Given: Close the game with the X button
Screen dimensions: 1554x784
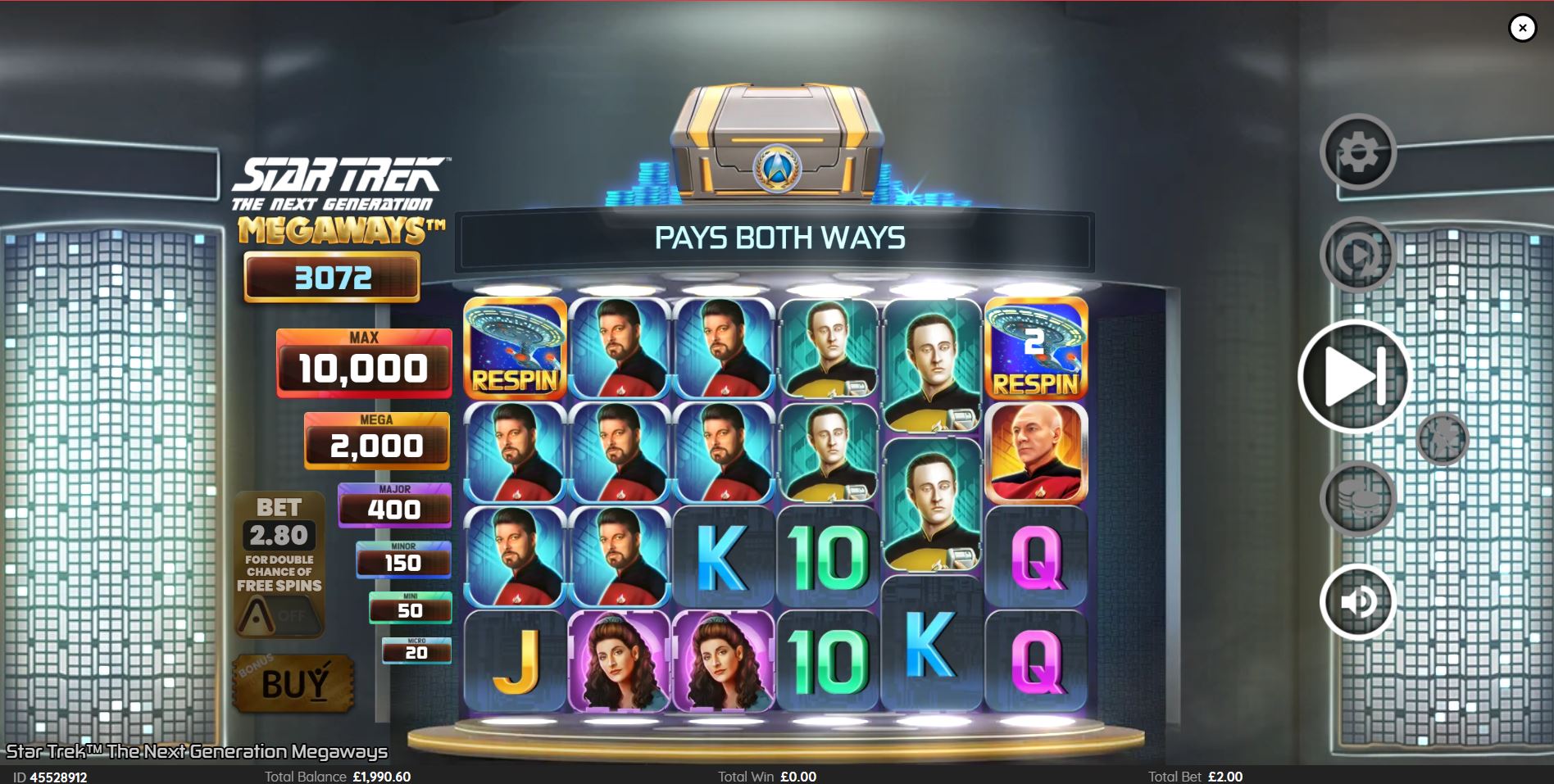Looking at the screenshot, I should tap(1522, 27).
